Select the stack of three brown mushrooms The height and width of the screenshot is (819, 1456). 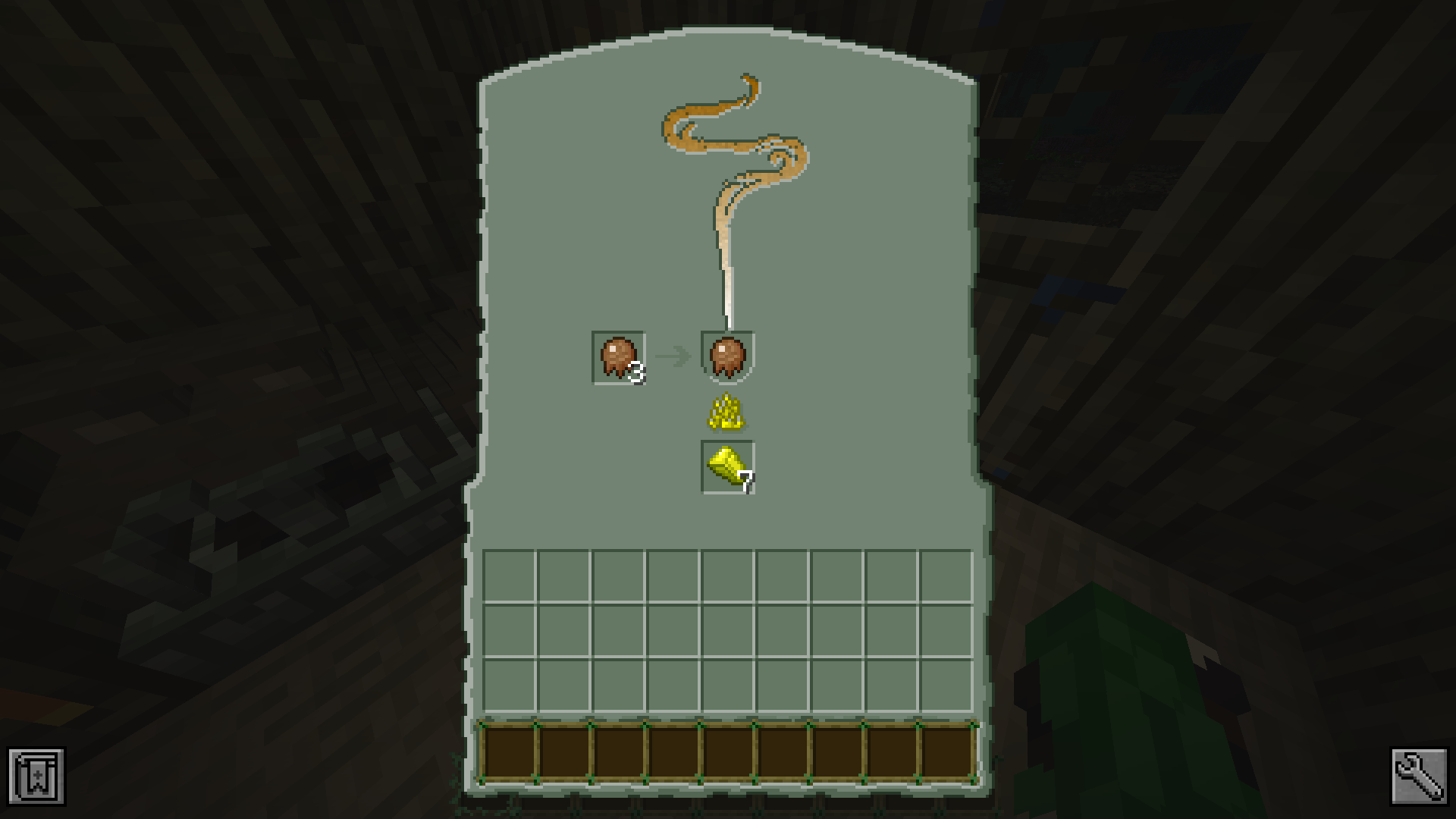click(x=618, y=356)
